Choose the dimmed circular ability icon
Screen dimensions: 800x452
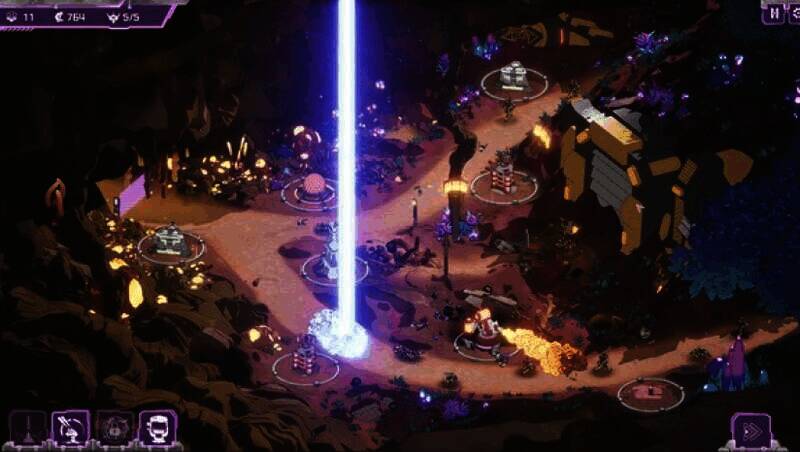pos(114,428)
